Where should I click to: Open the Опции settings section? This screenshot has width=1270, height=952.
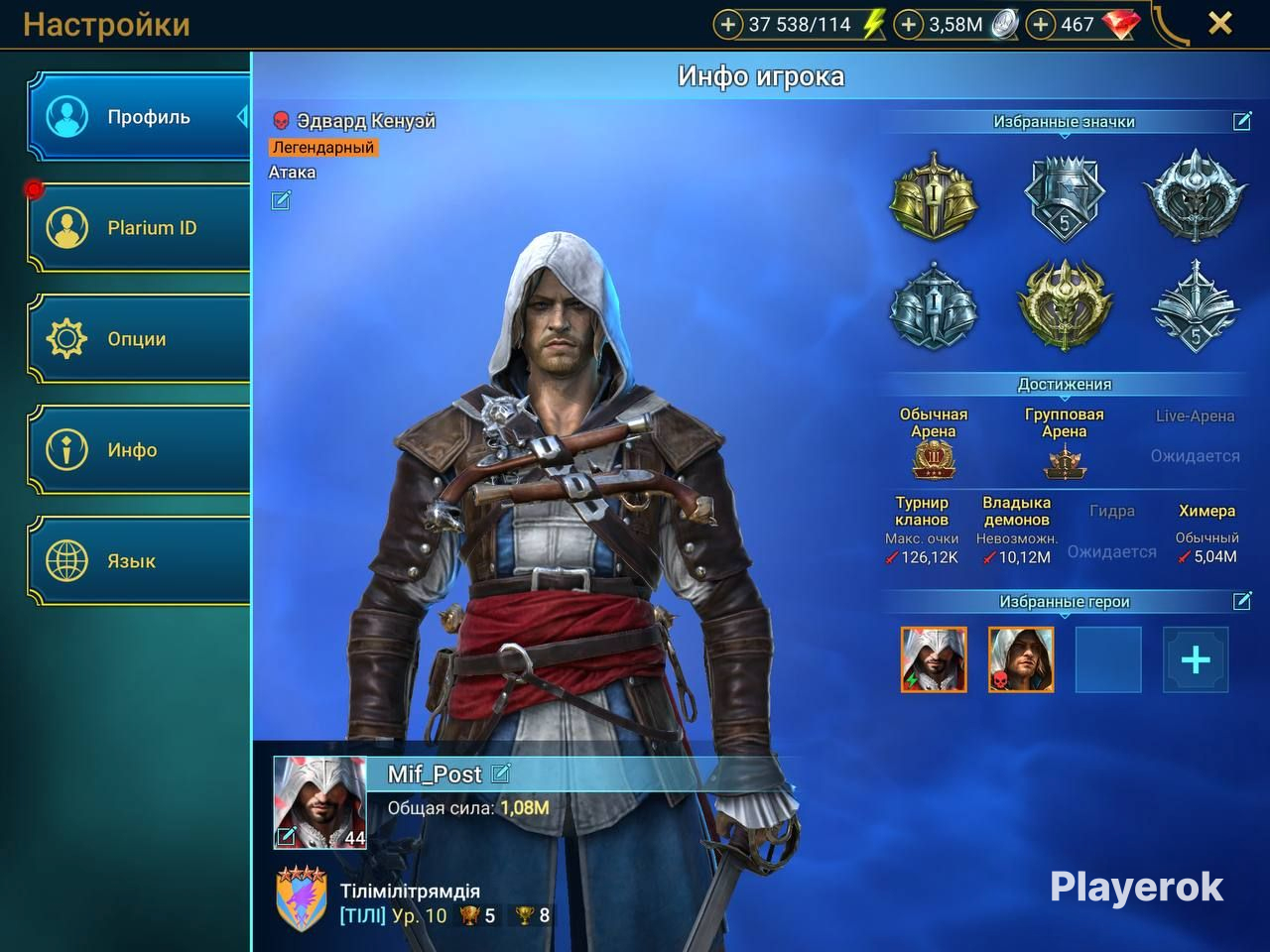point(139,339)
